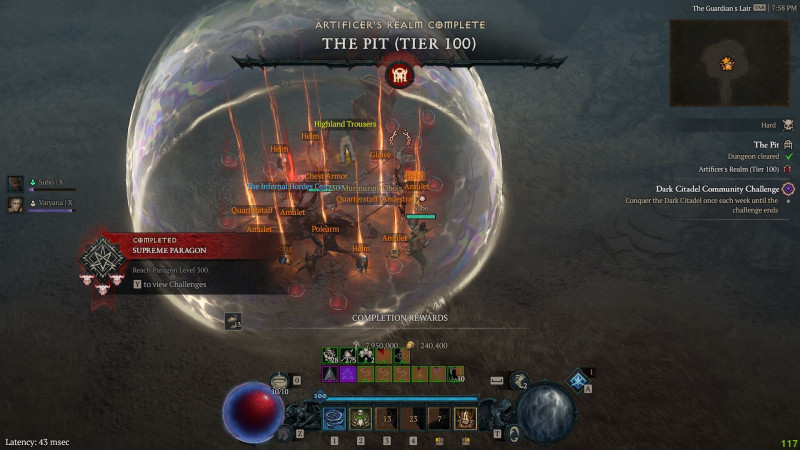Select party member Varyana's portrait

(x=16, y=204)
